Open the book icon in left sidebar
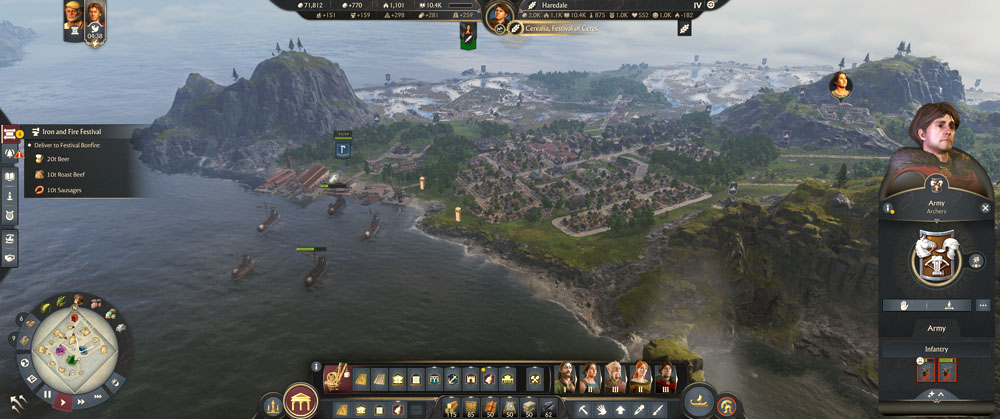 pos(10,176)
